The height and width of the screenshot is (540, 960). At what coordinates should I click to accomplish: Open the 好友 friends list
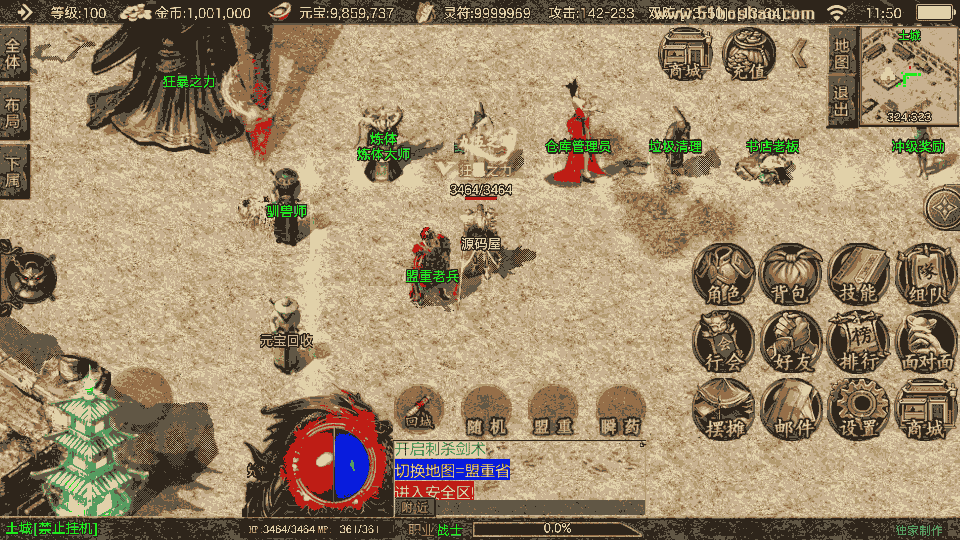(x=790, y=342)
